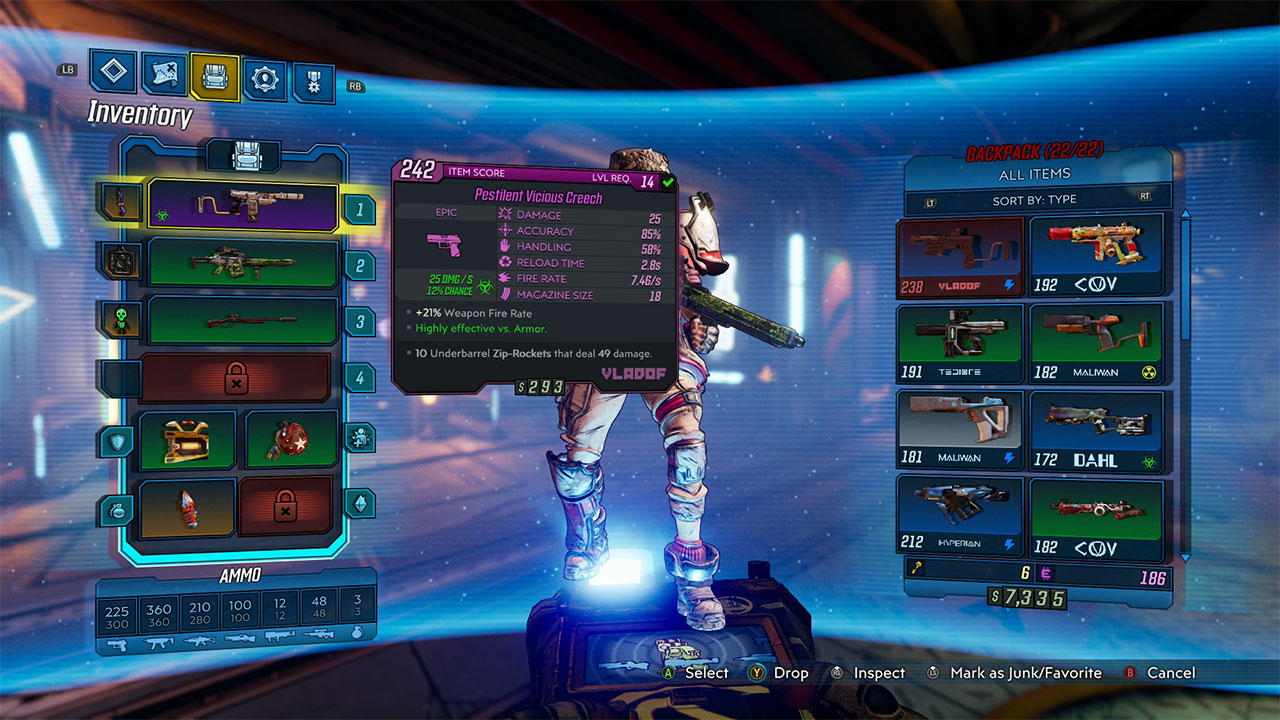The height and width of the screenshot is (720, 1280).
Task: Select the equipped shield slot
Action: pos(187,440)
